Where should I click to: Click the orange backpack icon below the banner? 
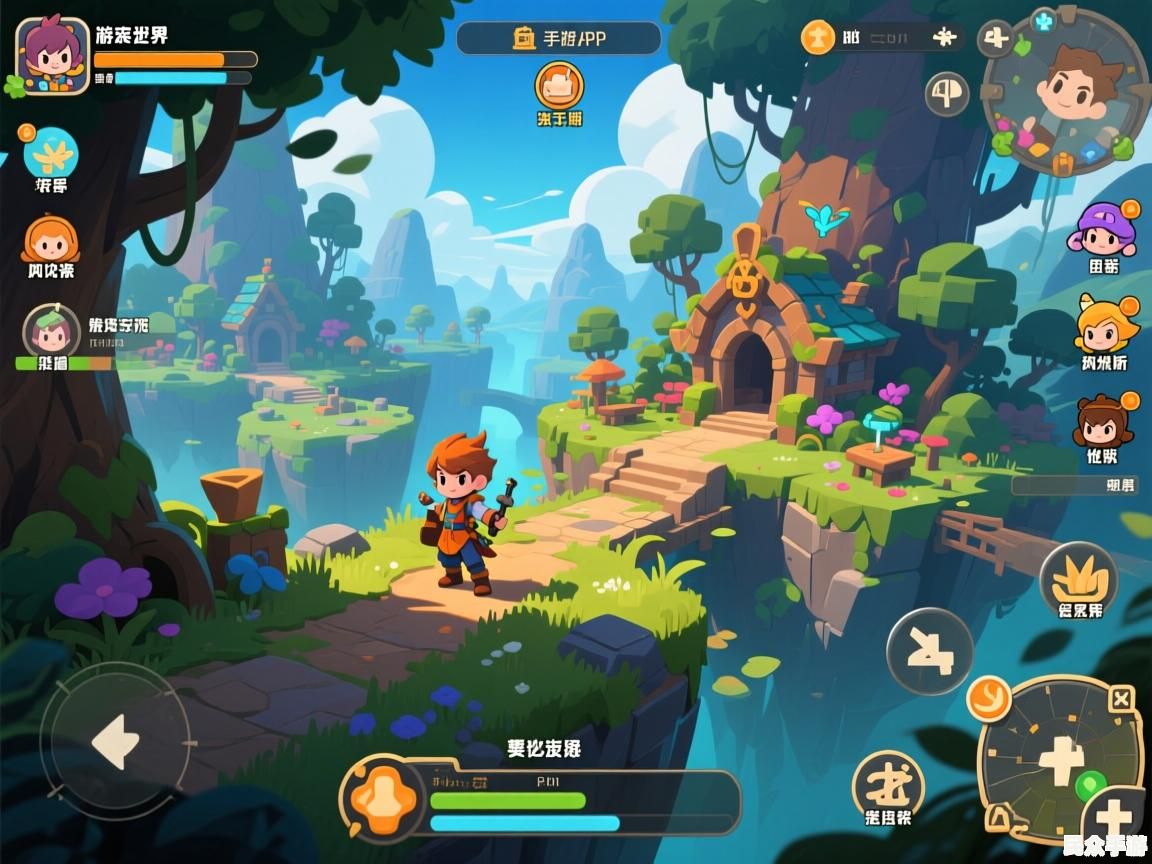click(559, 86)
